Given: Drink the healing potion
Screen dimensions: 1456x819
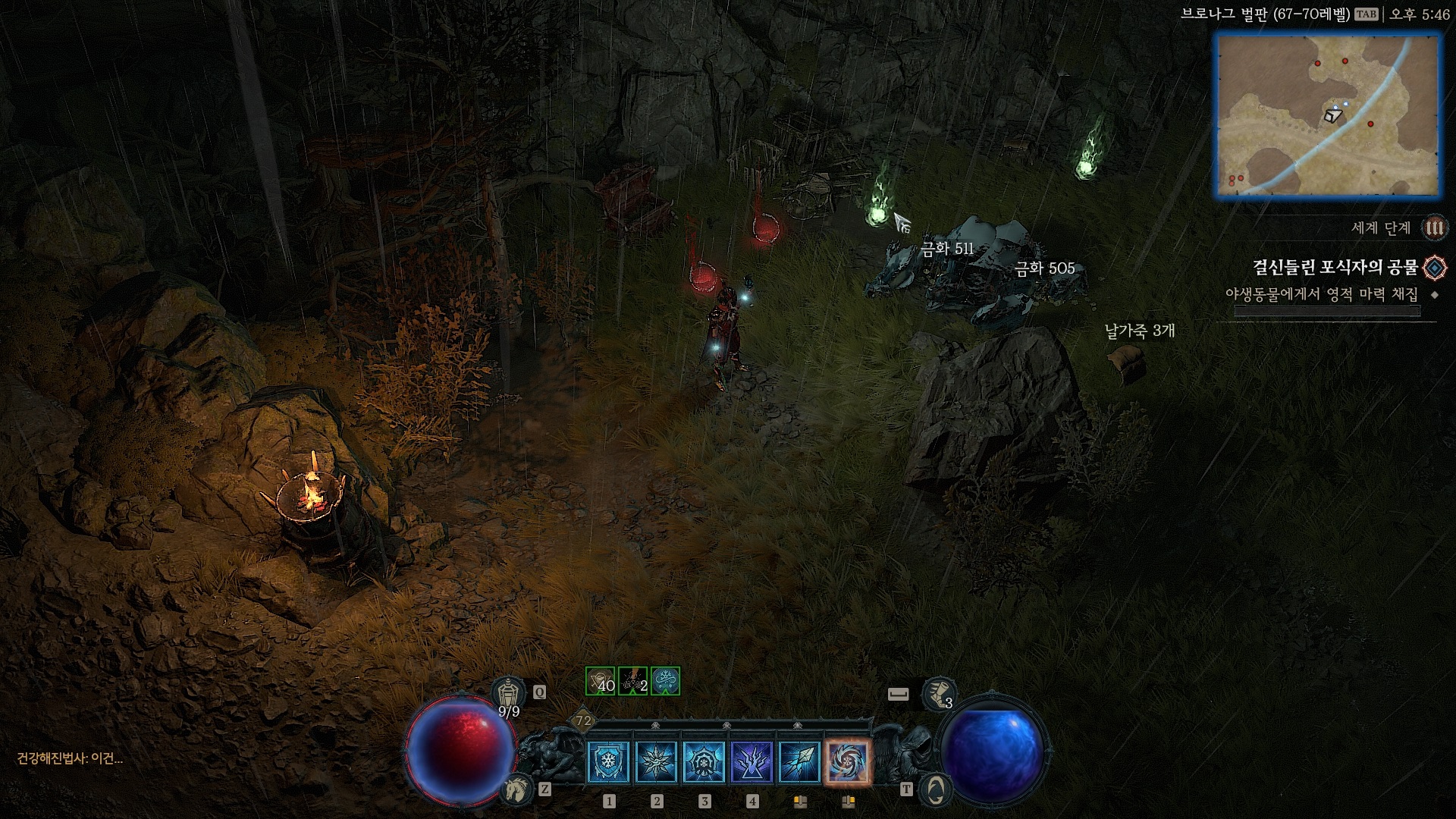Looking at the screenshot, I should 509,693.
